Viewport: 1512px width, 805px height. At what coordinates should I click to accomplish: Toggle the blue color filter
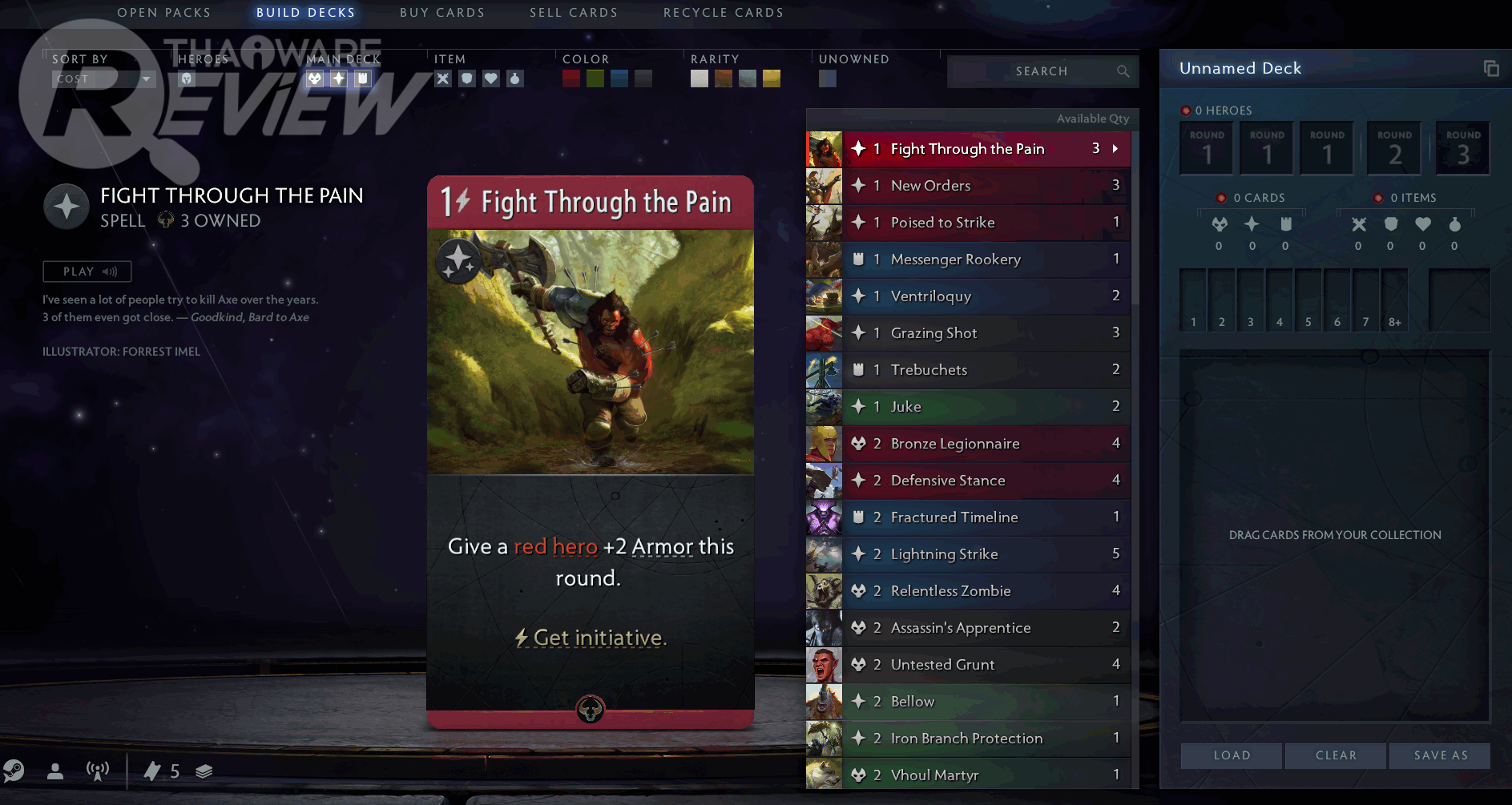(619, 78)
